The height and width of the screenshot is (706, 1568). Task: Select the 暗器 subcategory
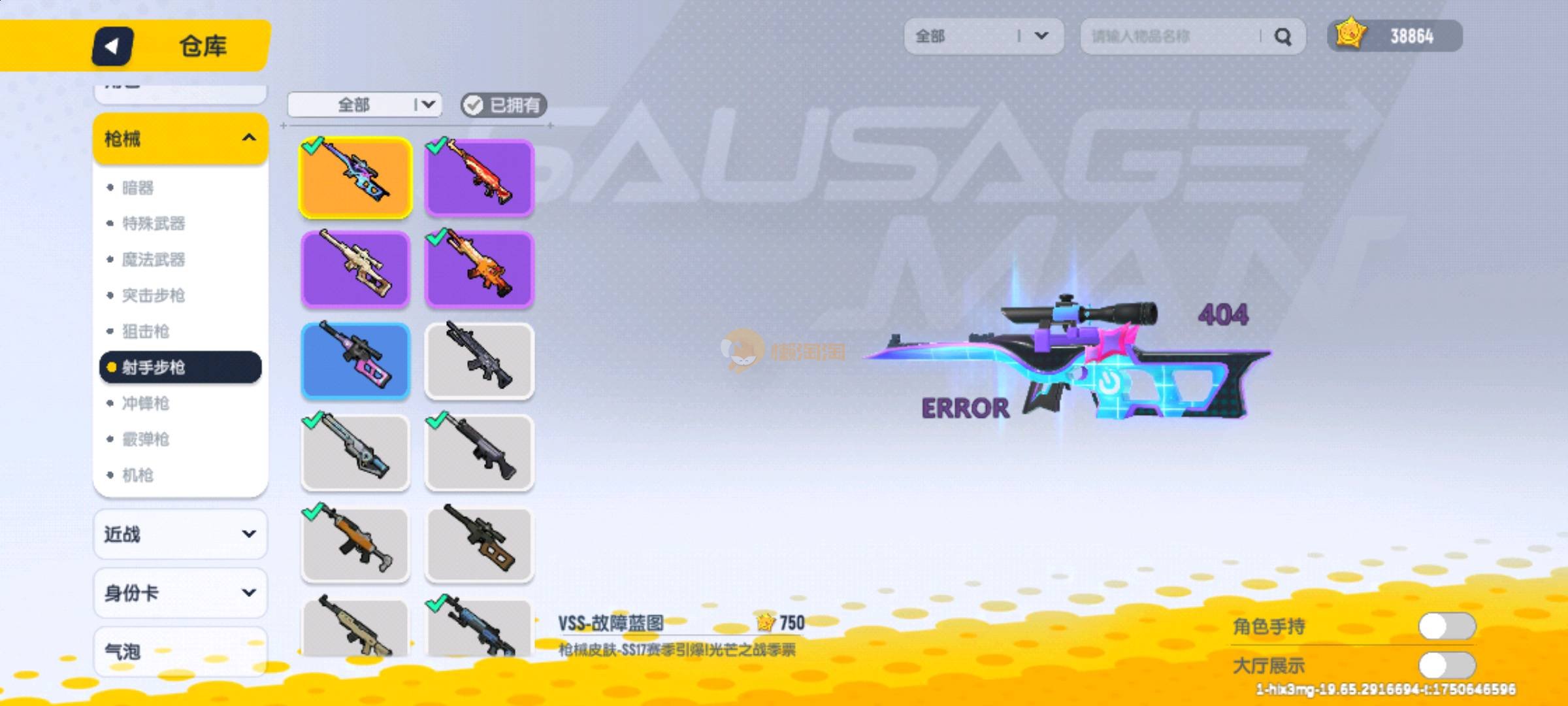tap(139, 188)
